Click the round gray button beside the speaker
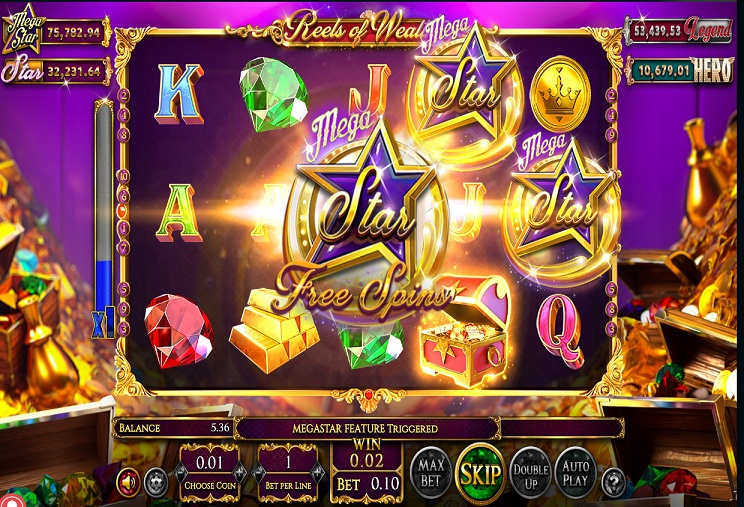The image size is (744, 507). [155, 483]
